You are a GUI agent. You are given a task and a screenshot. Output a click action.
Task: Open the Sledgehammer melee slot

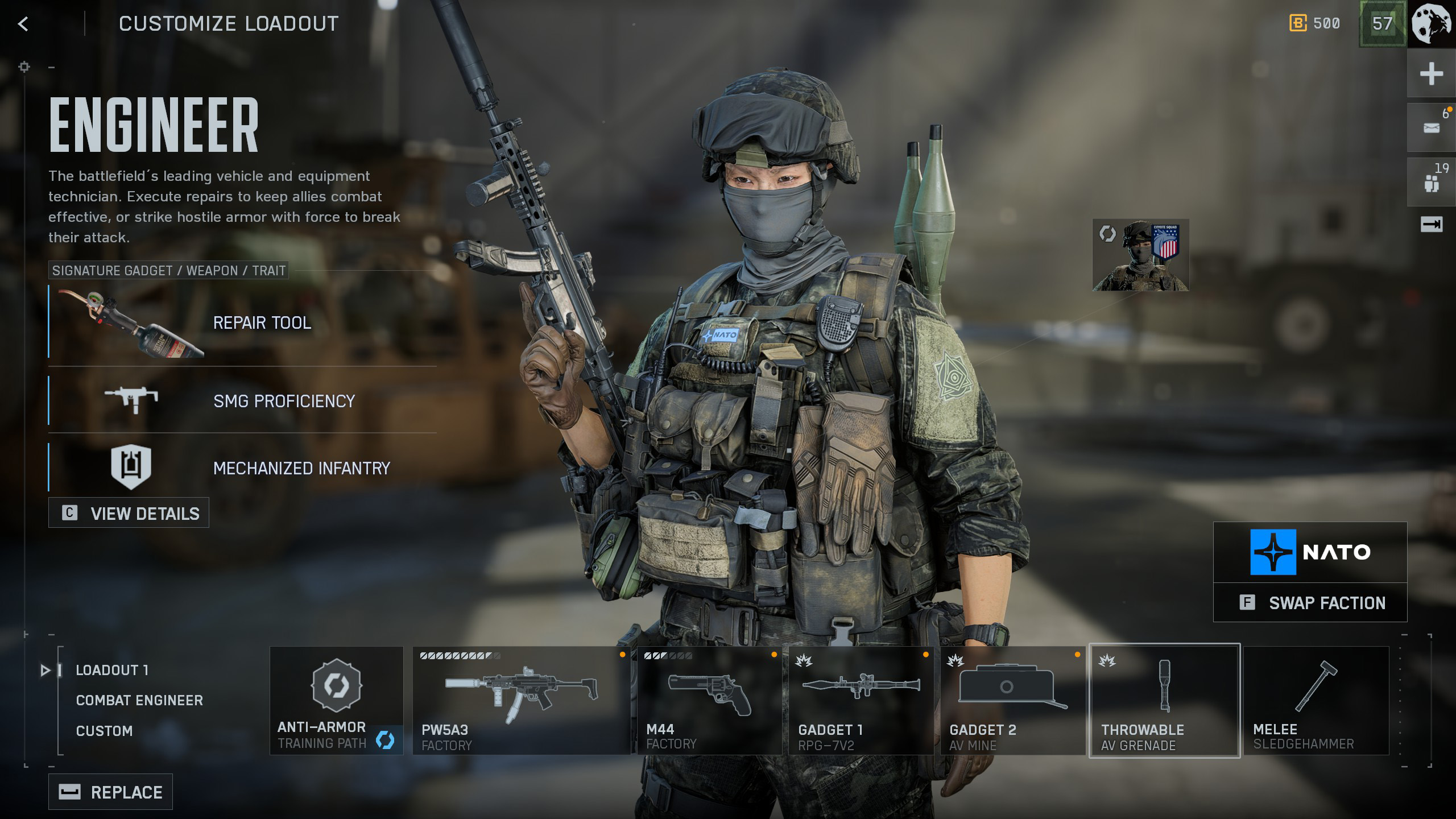tap(1316, 701)
